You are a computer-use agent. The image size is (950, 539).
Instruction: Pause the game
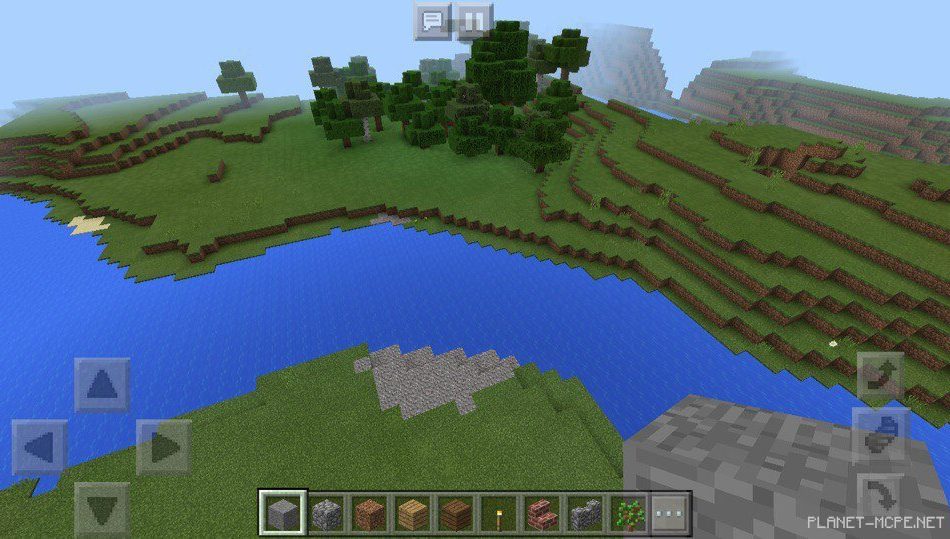(x=475, y=21)
